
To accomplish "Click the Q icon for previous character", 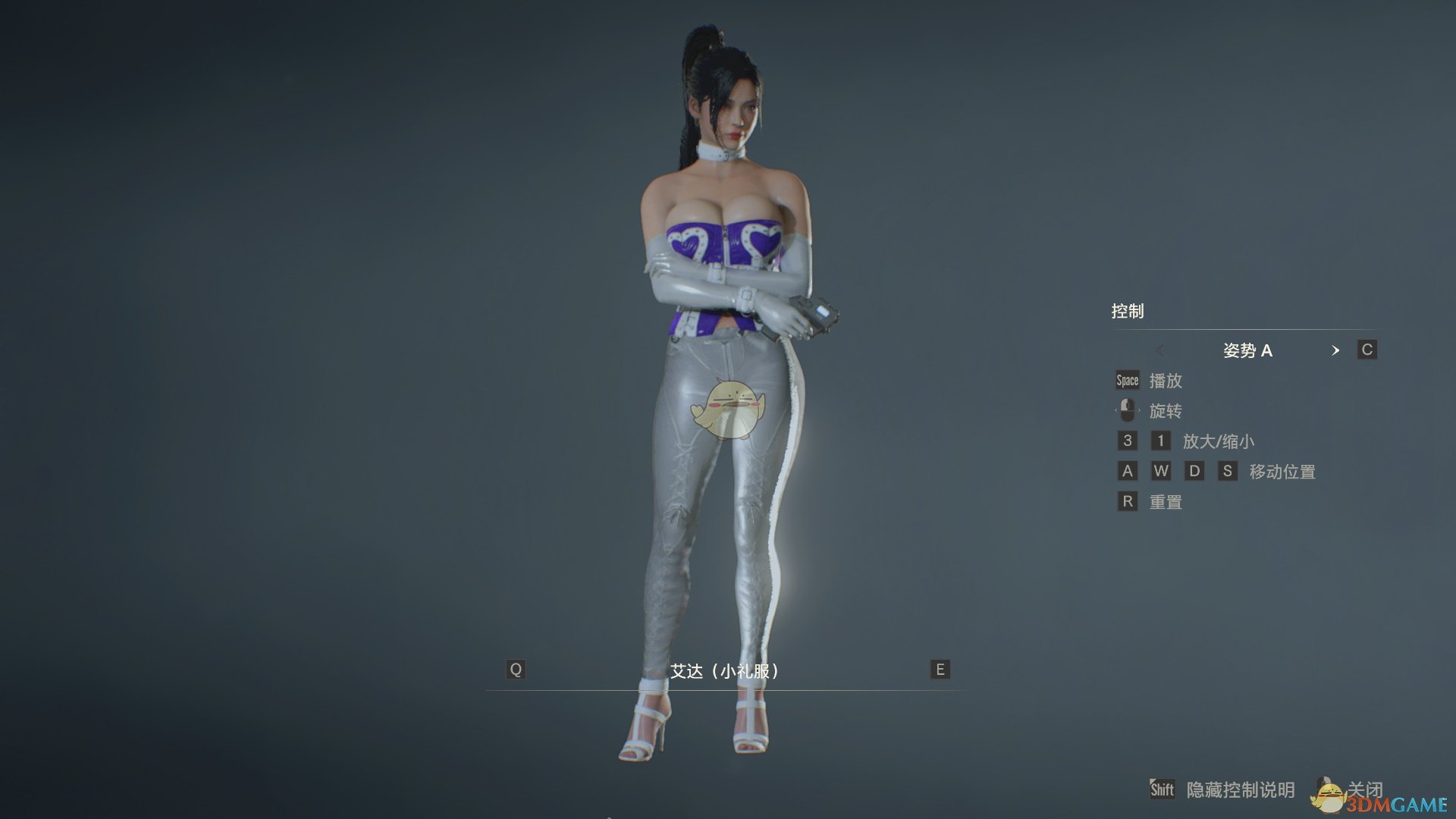I will click(516, 670).
